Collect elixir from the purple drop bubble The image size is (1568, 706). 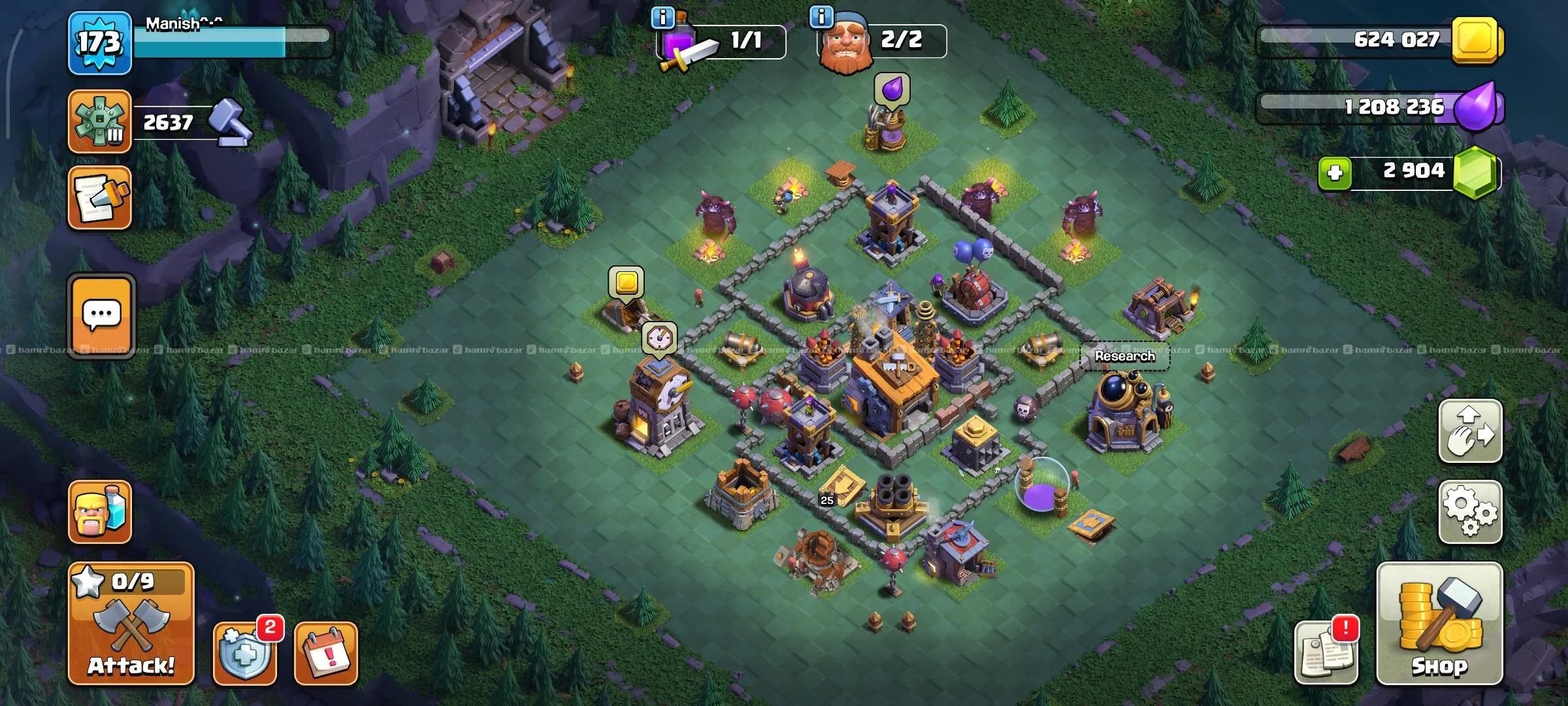click(x=892, y=89)
